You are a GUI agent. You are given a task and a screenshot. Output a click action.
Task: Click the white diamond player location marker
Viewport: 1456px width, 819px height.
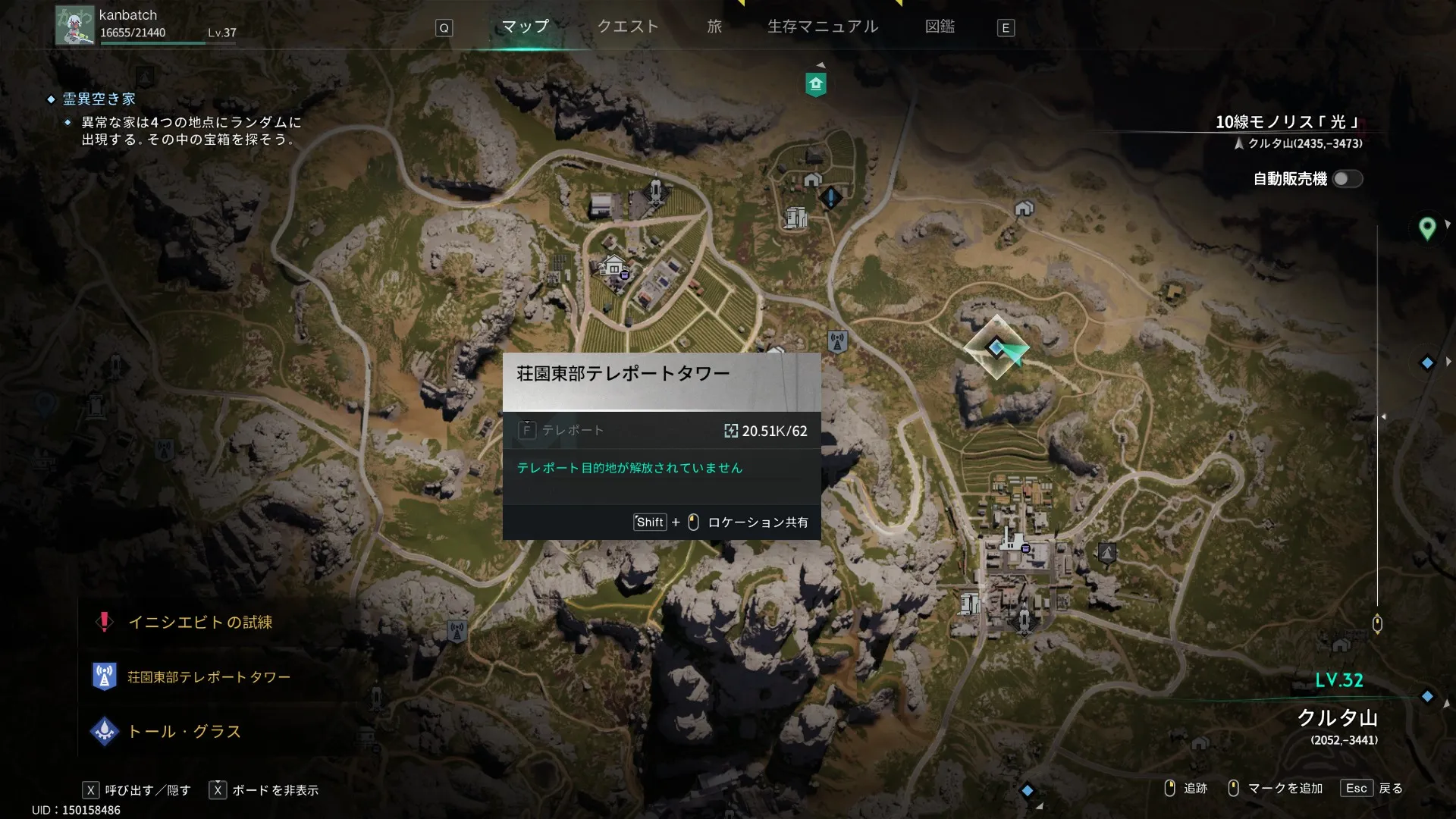[x=996, y=348]
